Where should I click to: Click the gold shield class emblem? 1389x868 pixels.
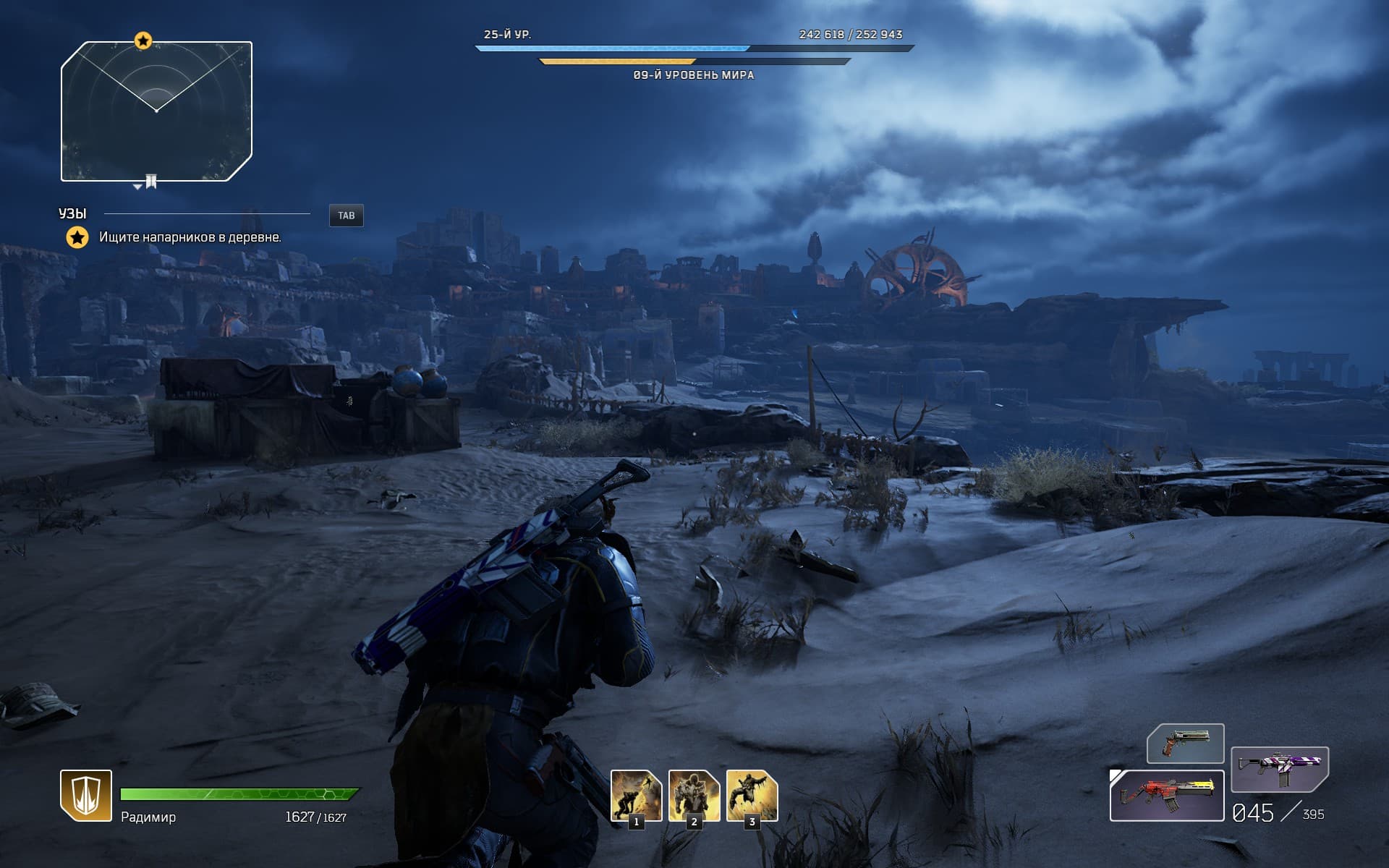pyautogui.click(x=85, y=795)
